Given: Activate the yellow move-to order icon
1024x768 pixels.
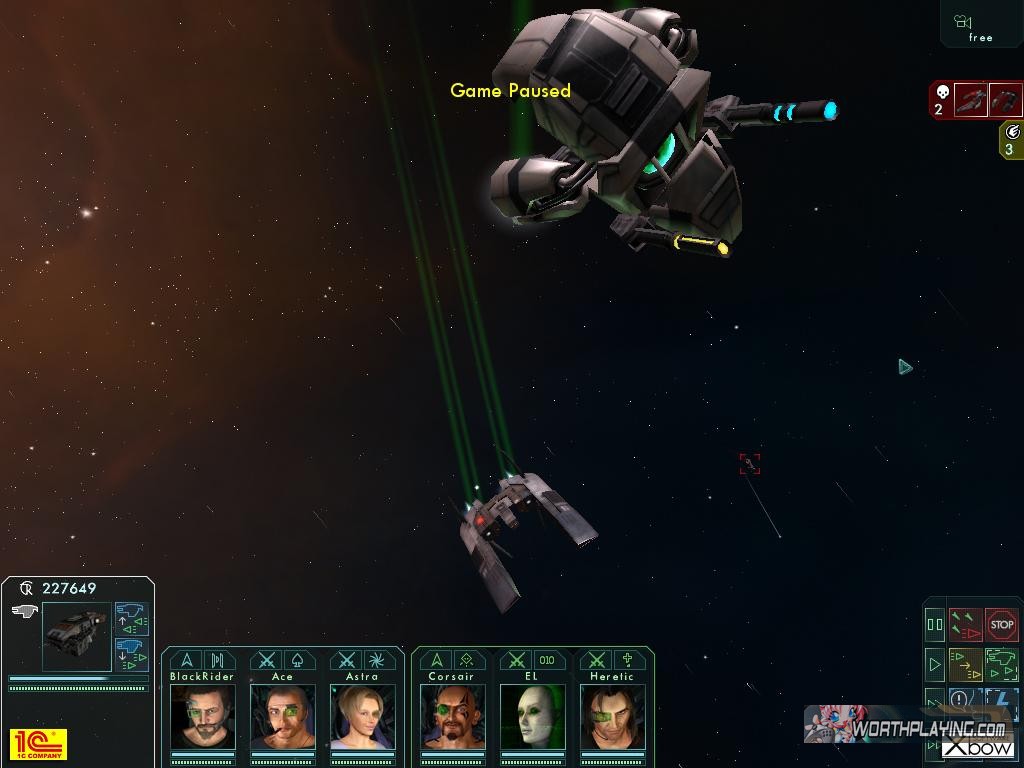Looking at the screenshot, I should (965, 663).
